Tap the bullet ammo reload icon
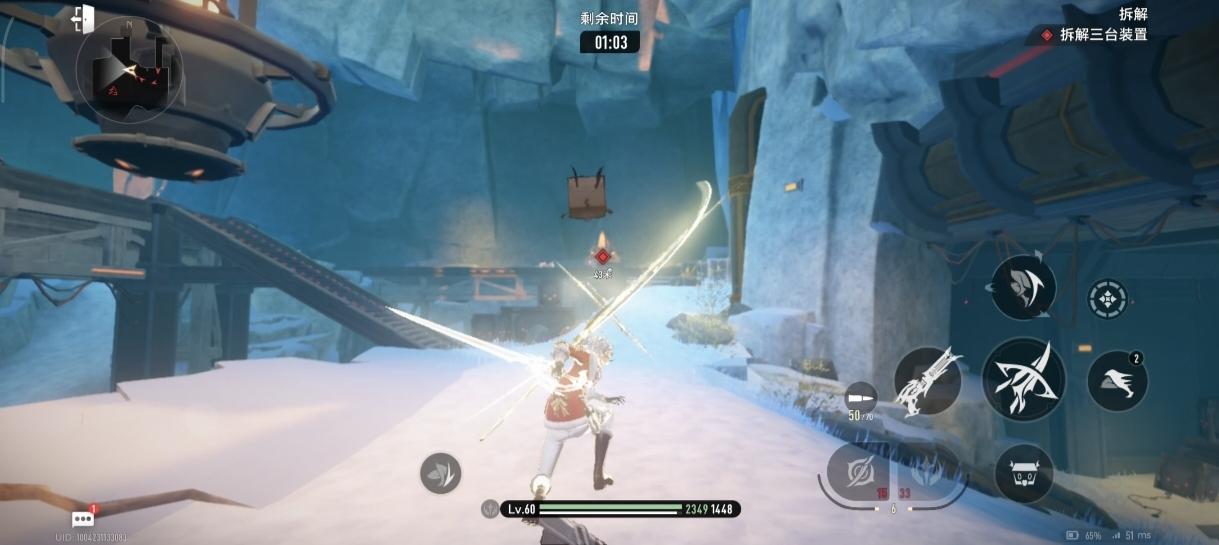Viewport: 1219px width, 545px height. 859,394
